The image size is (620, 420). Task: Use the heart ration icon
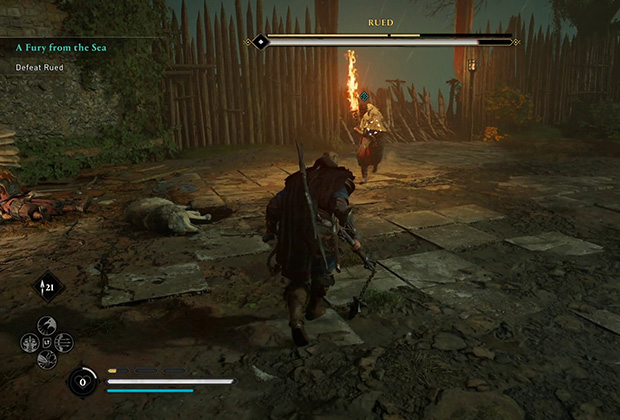pyautogui.click(x=81, y=381)
